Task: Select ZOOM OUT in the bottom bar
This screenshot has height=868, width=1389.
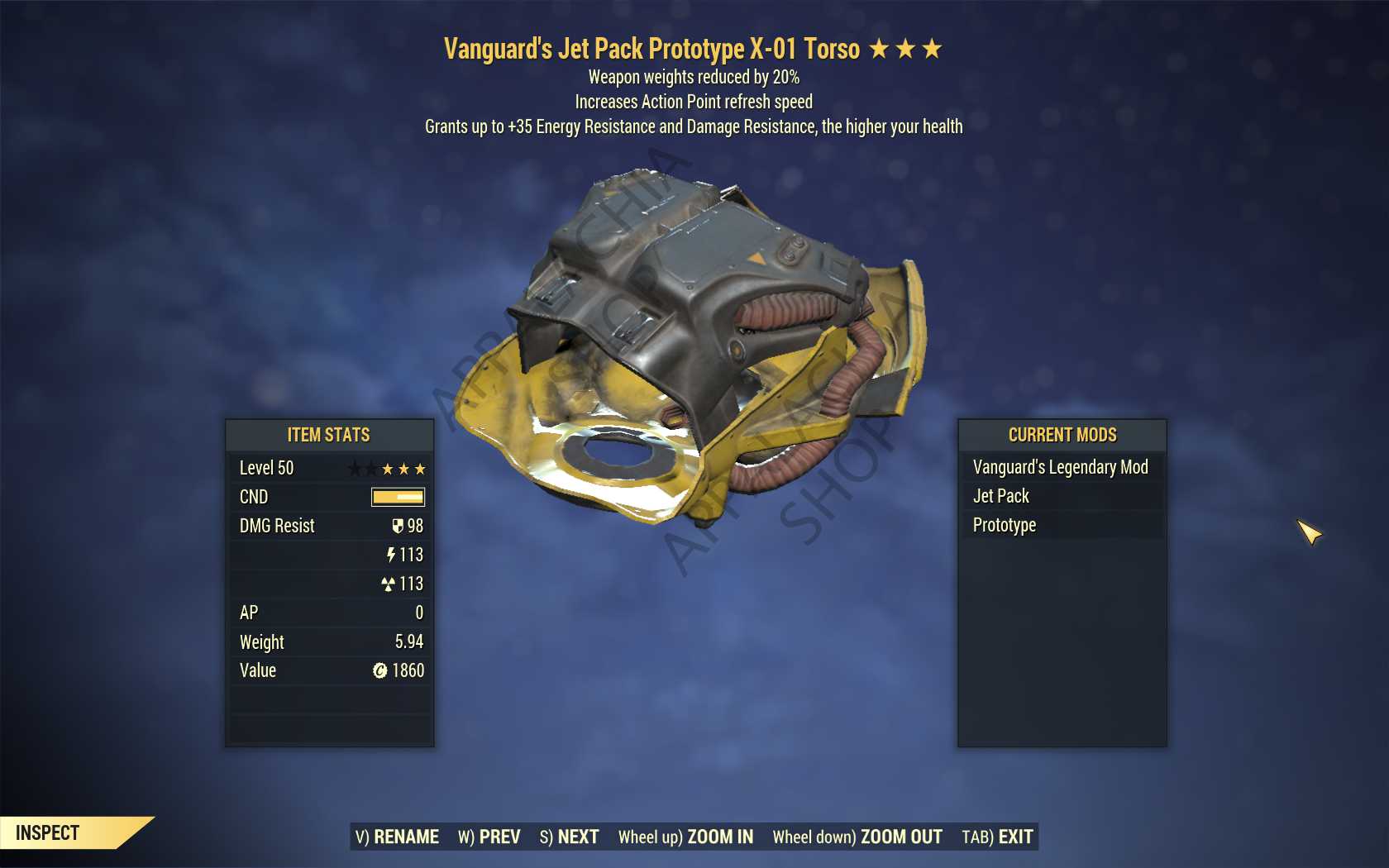Action: point(857,837)
